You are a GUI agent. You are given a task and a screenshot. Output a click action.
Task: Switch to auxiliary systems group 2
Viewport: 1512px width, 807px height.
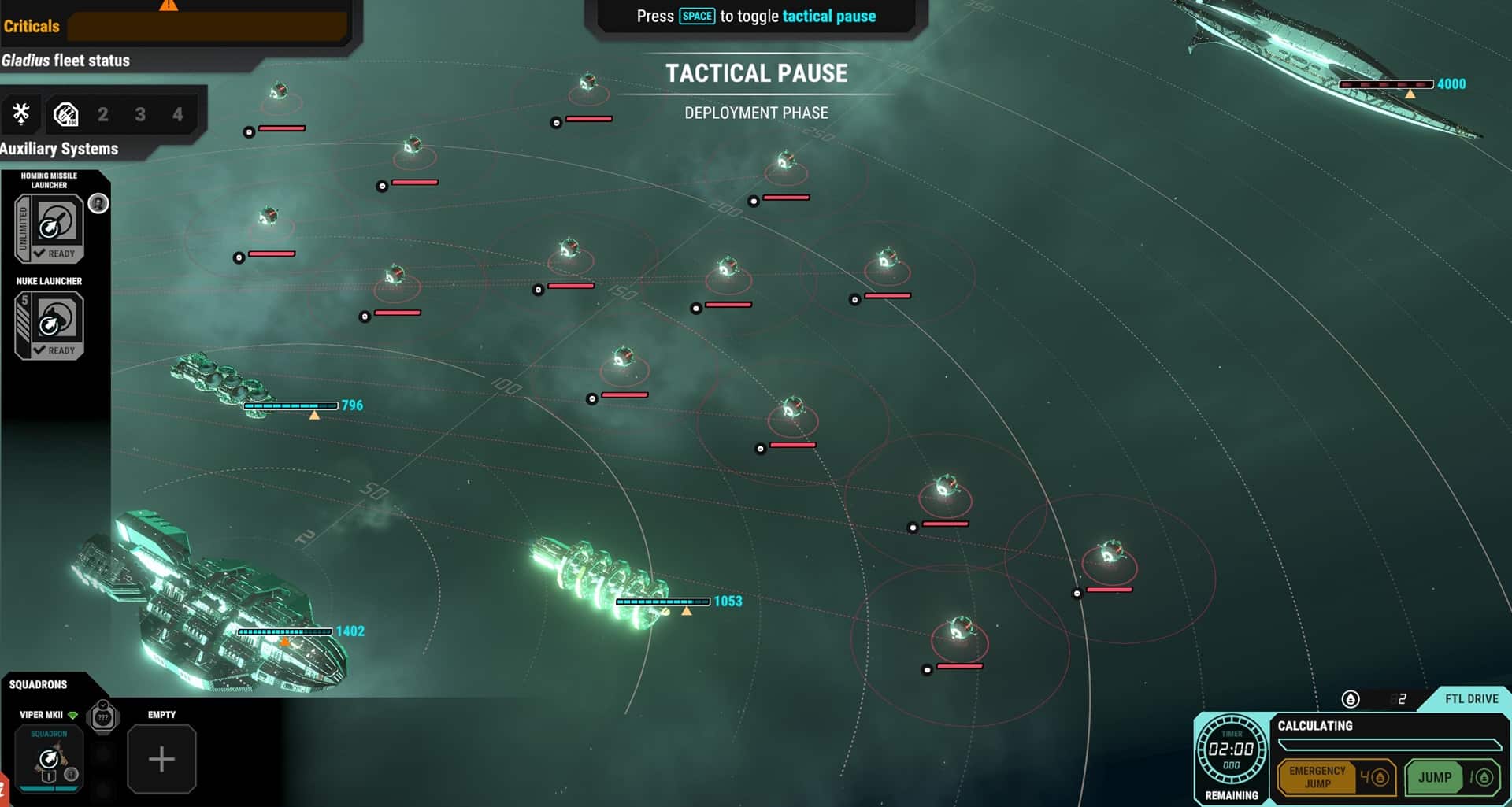tap(102, 115)
